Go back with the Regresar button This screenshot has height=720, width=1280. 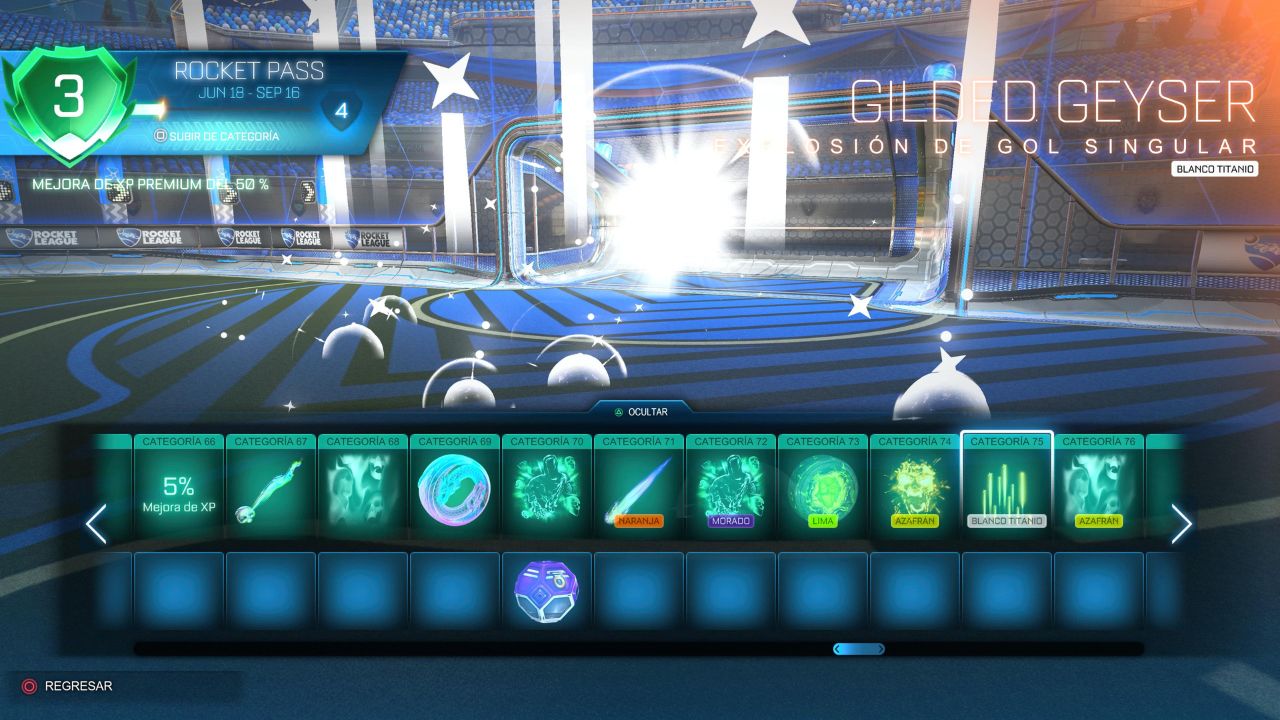68,686
